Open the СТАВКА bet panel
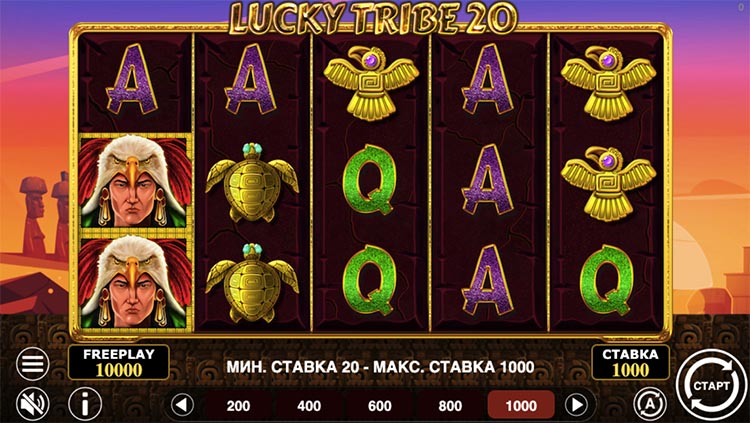750x423 pixels. point(630,362)
